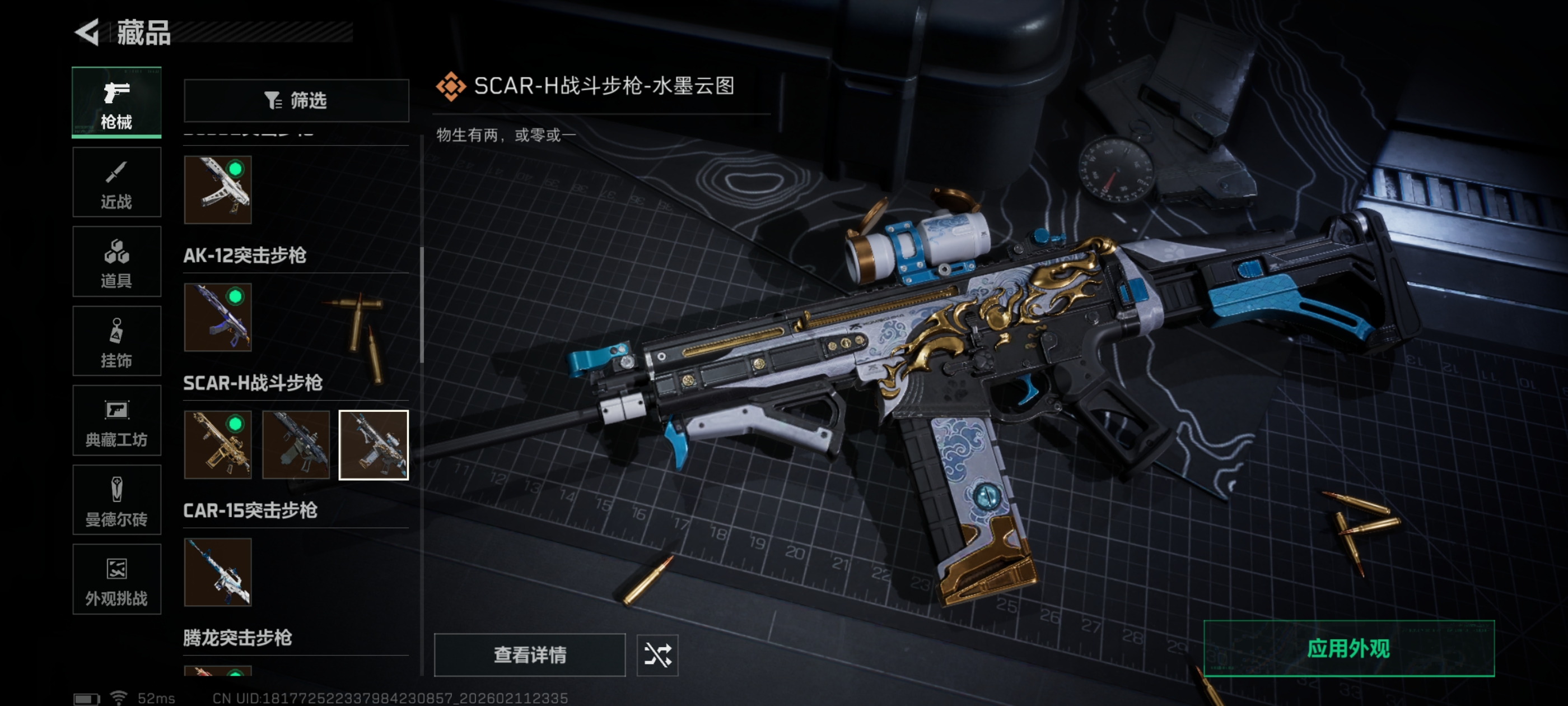Click 查看详情 to view details

[x=530, y=655]
